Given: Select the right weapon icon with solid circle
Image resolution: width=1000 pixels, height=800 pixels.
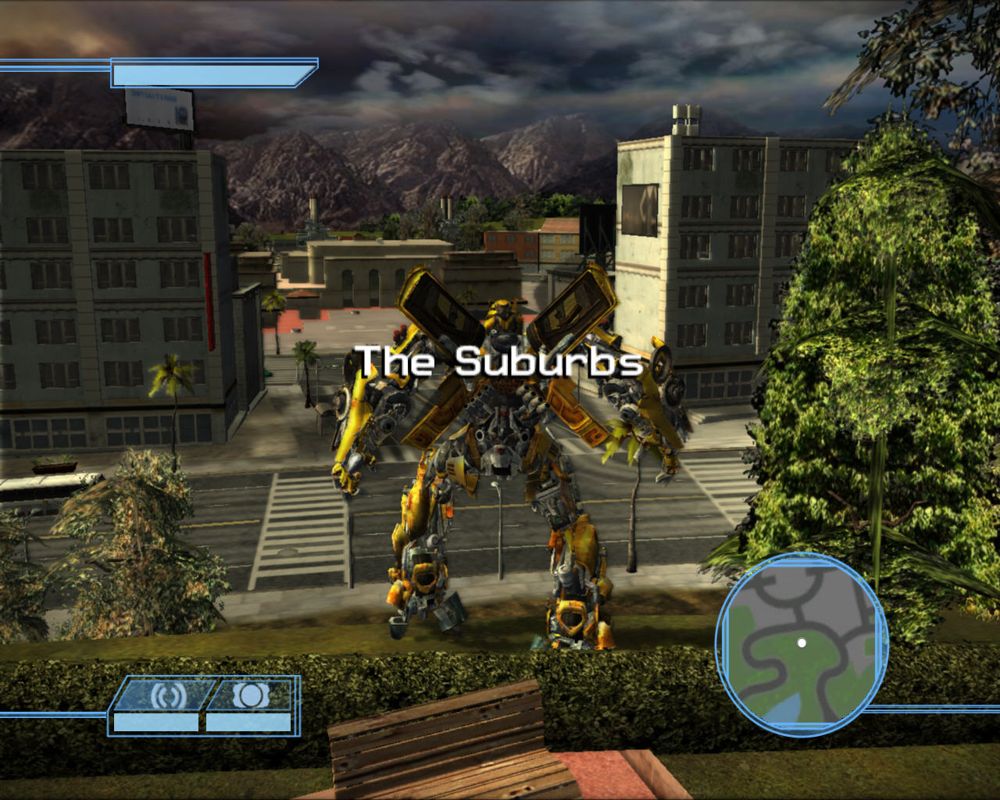Looking at the screenshot, I should (x=249, y=695).
